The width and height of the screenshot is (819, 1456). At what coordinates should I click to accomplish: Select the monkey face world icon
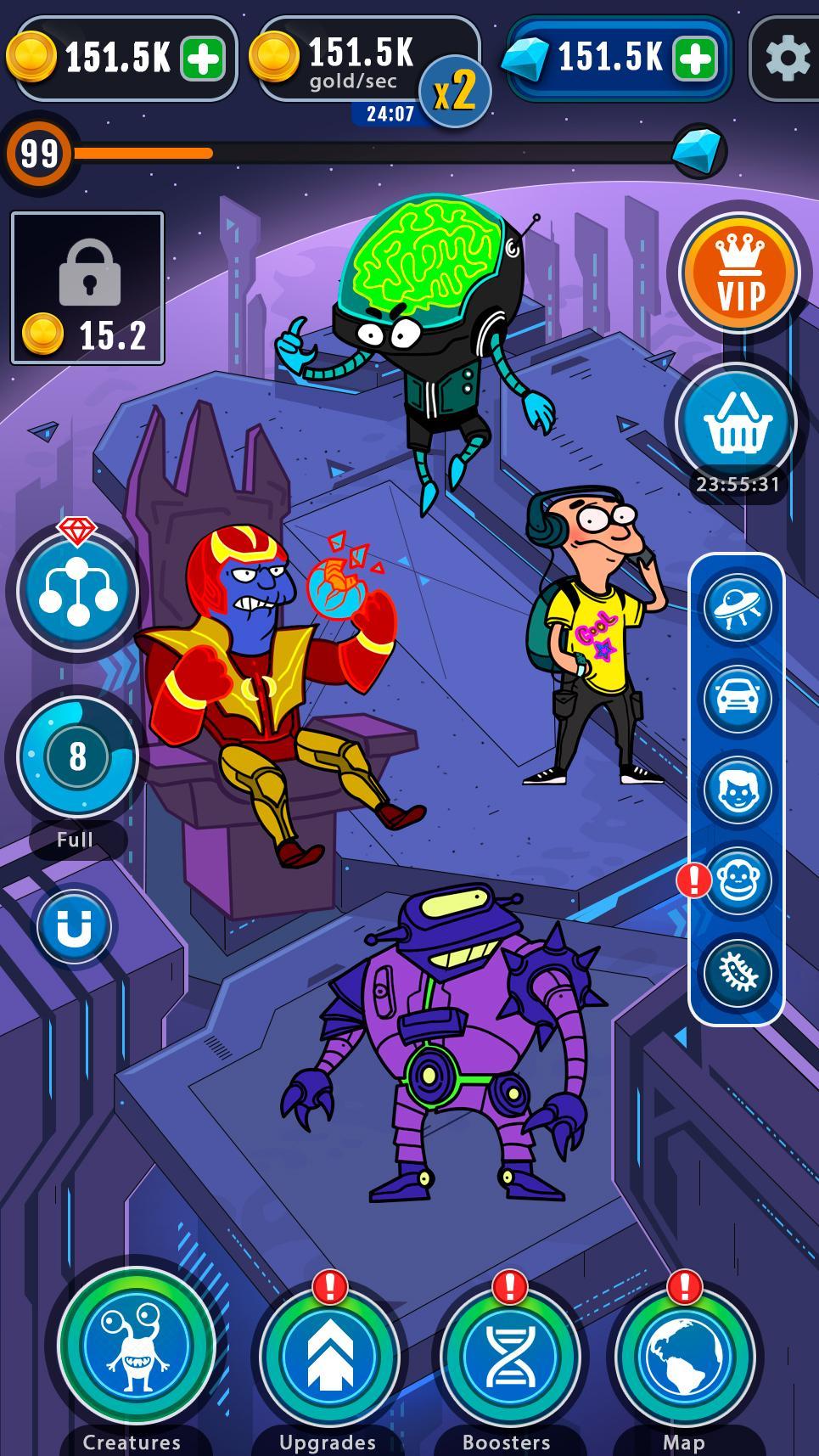[x=737, y=880]
